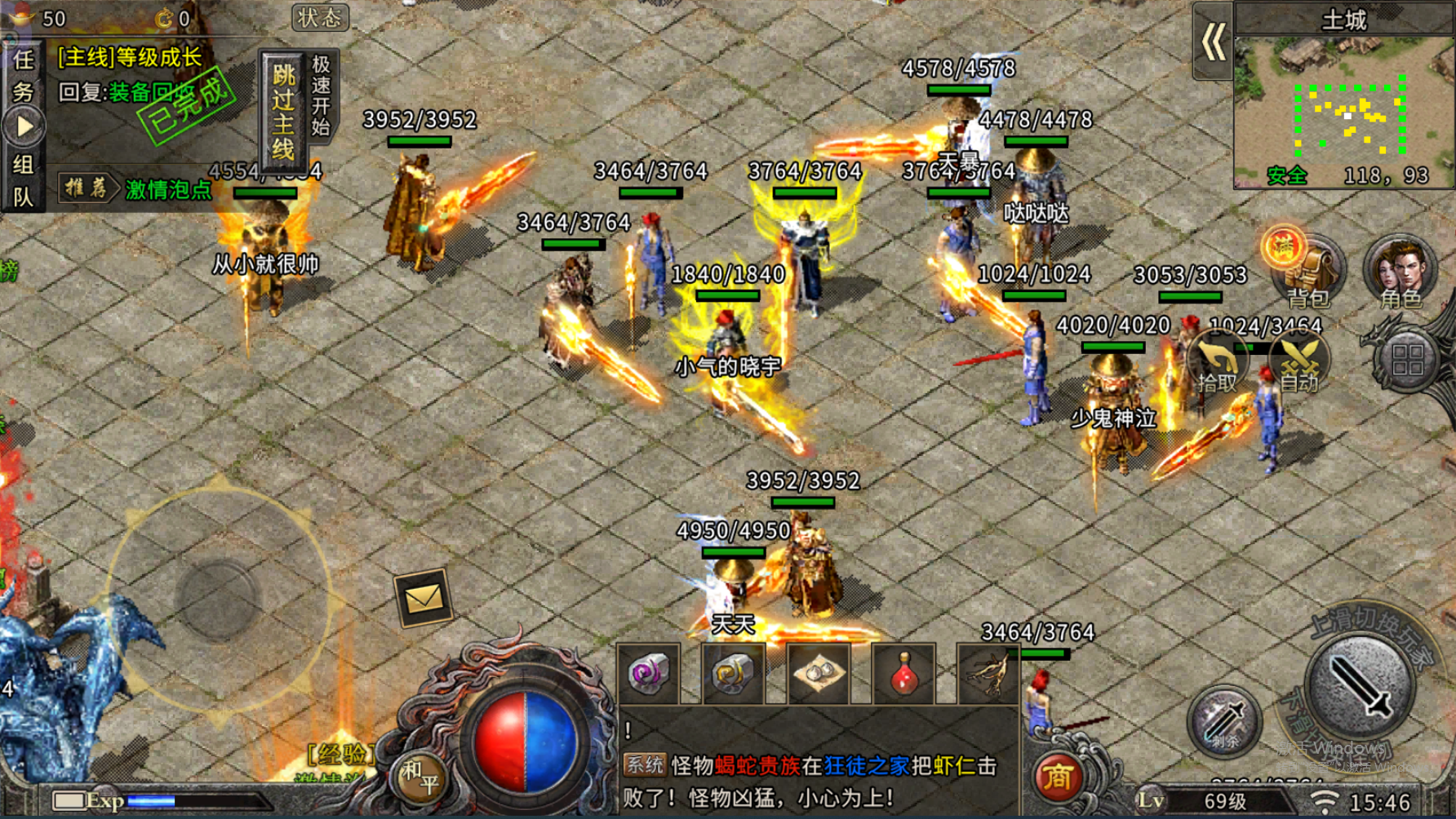Image resolution: width=1456 pixels, height=819 pixels.
Task: Open the 商 shop button
Action: tap(1057, 777)
